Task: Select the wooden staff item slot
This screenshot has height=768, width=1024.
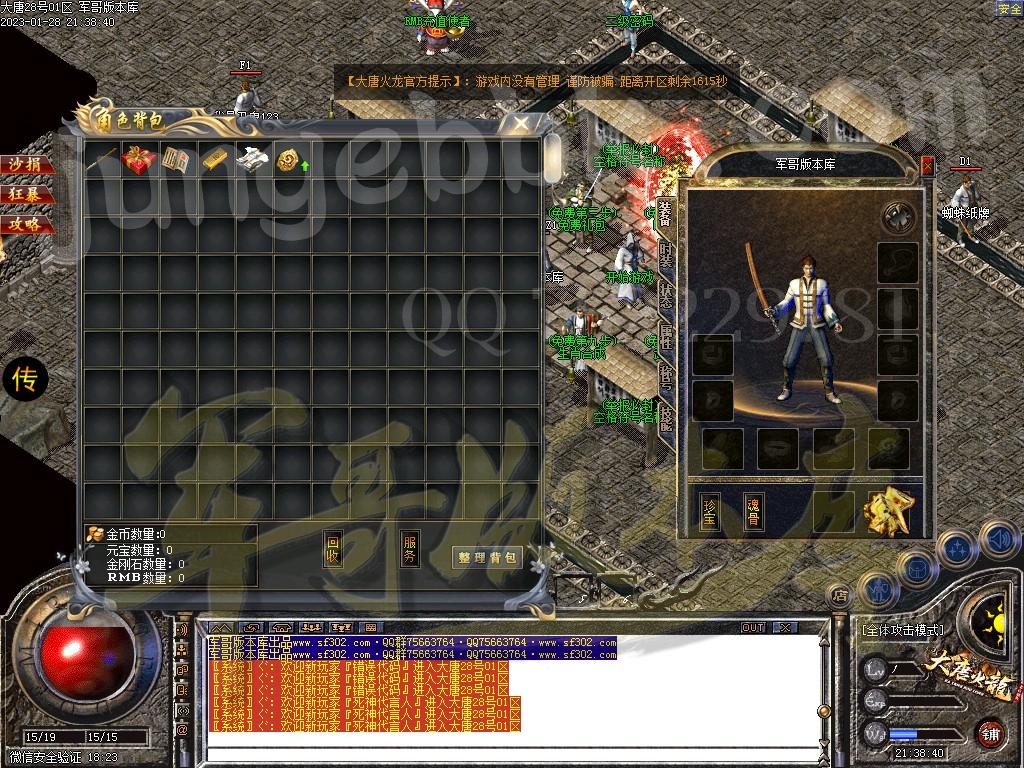Action: point(101,160)
